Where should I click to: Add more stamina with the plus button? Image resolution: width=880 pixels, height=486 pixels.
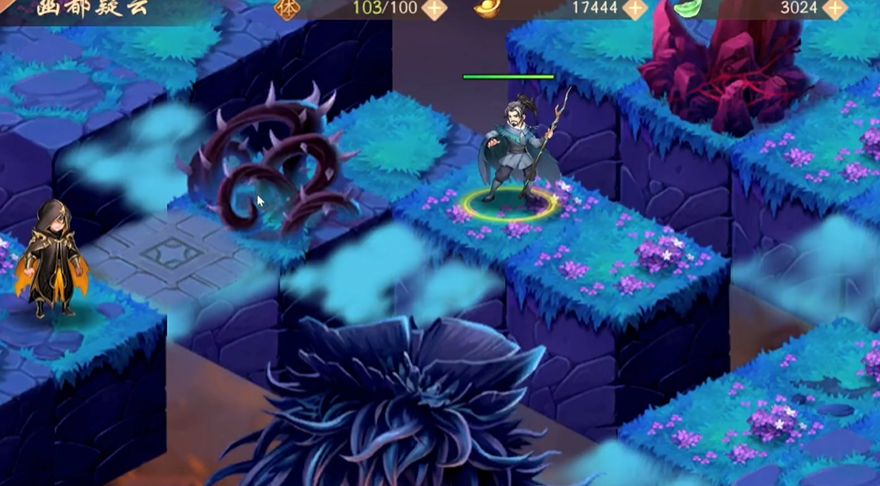(x=434, y=9)
